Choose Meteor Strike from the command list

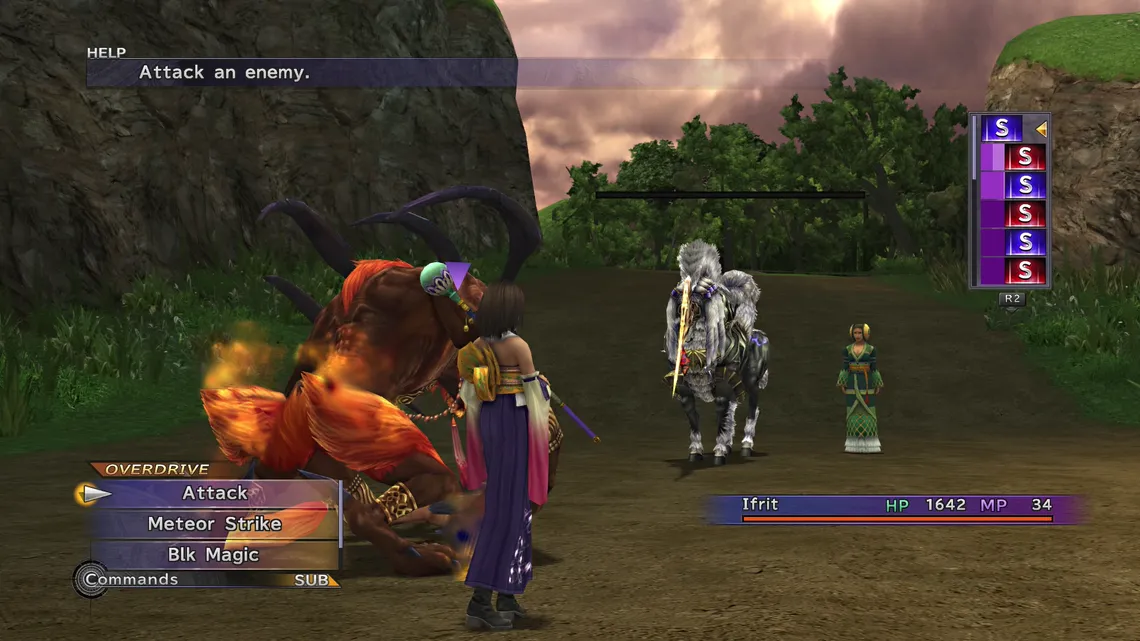point(214,524)
